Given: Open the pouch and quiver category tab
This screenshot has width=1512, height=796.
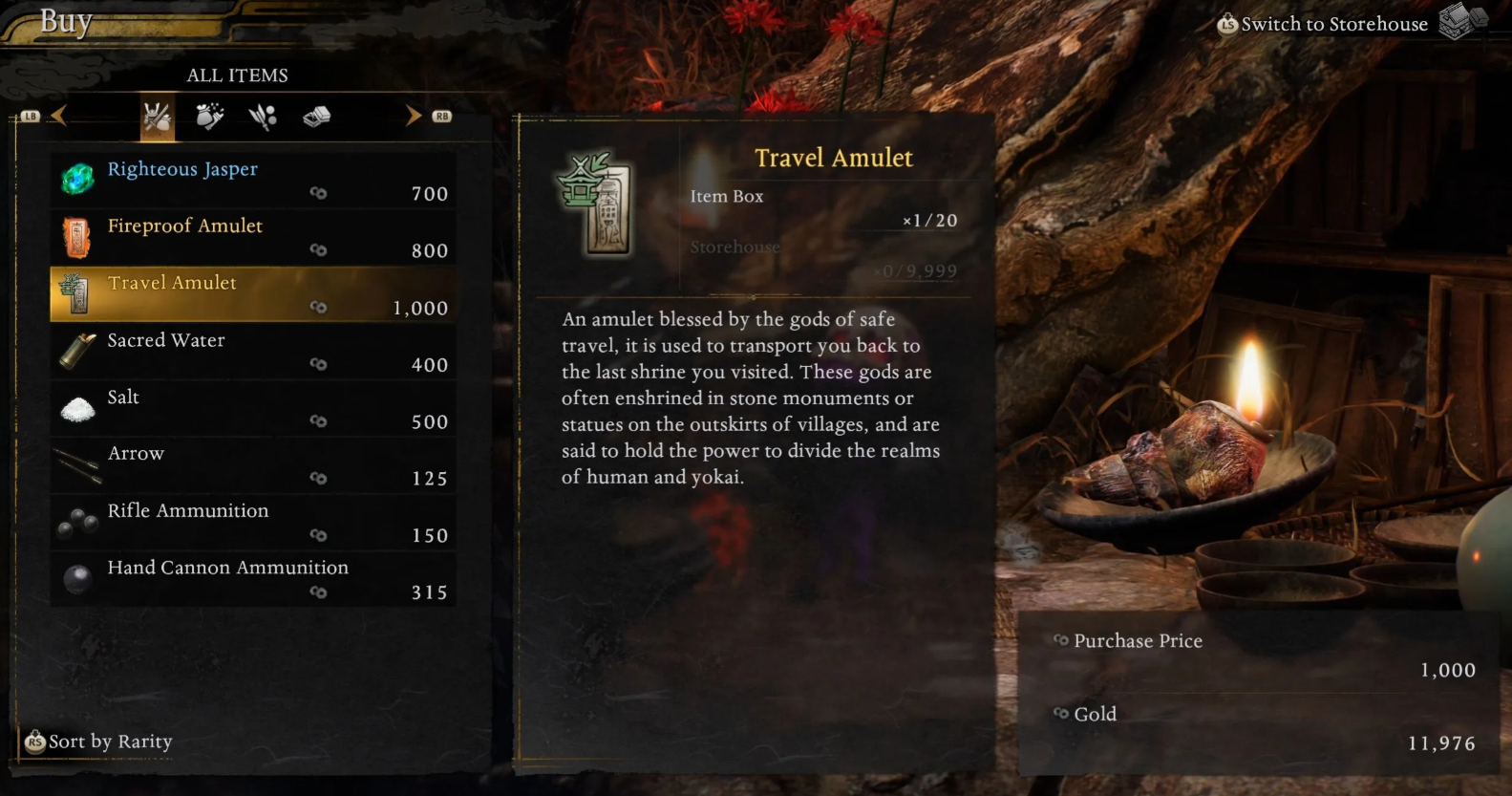Looking at the screenshot, I should click(209, 118).
